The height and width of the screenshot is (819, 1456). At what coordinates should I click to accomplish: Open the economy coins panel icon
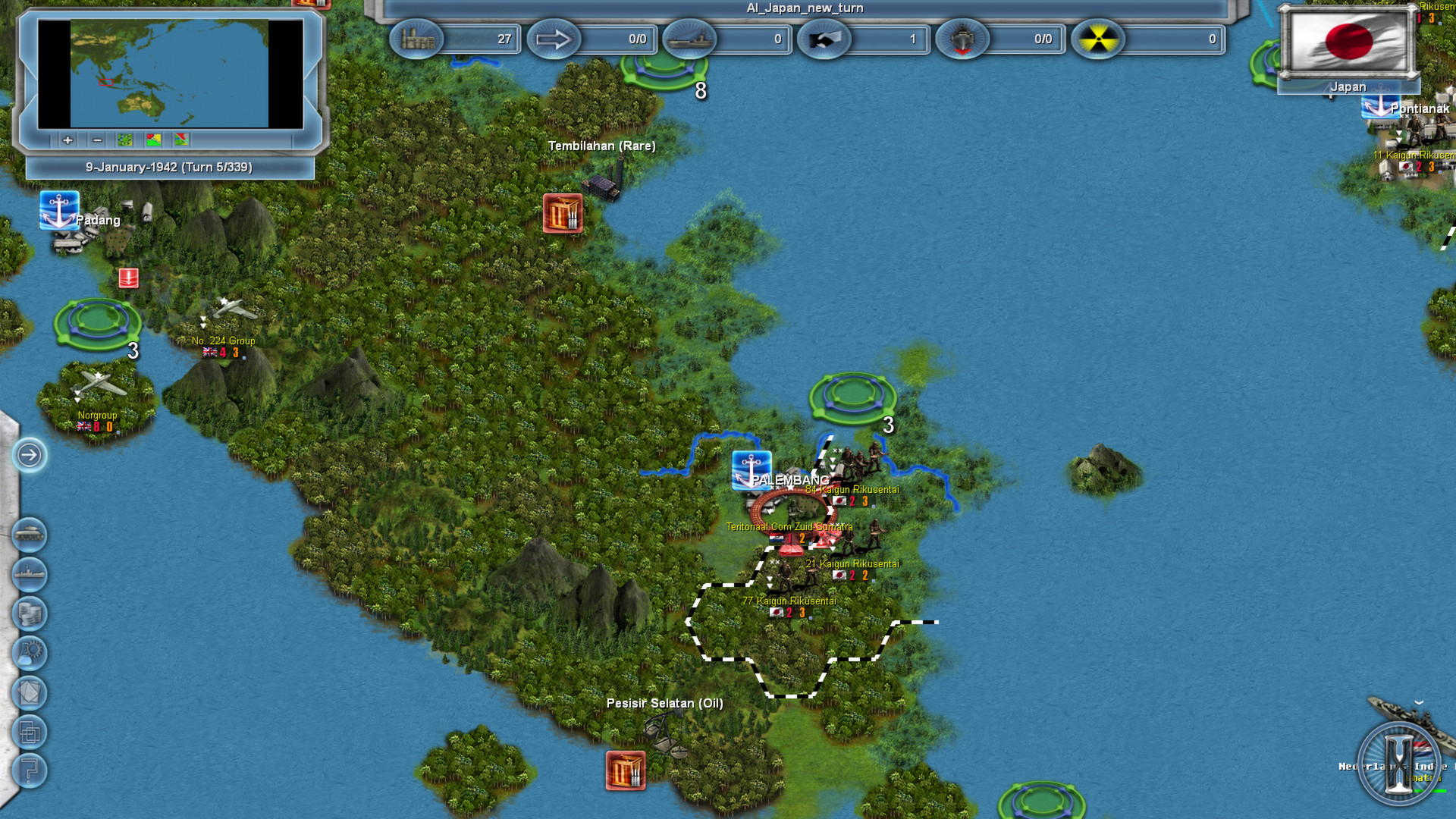coord(29,612)
